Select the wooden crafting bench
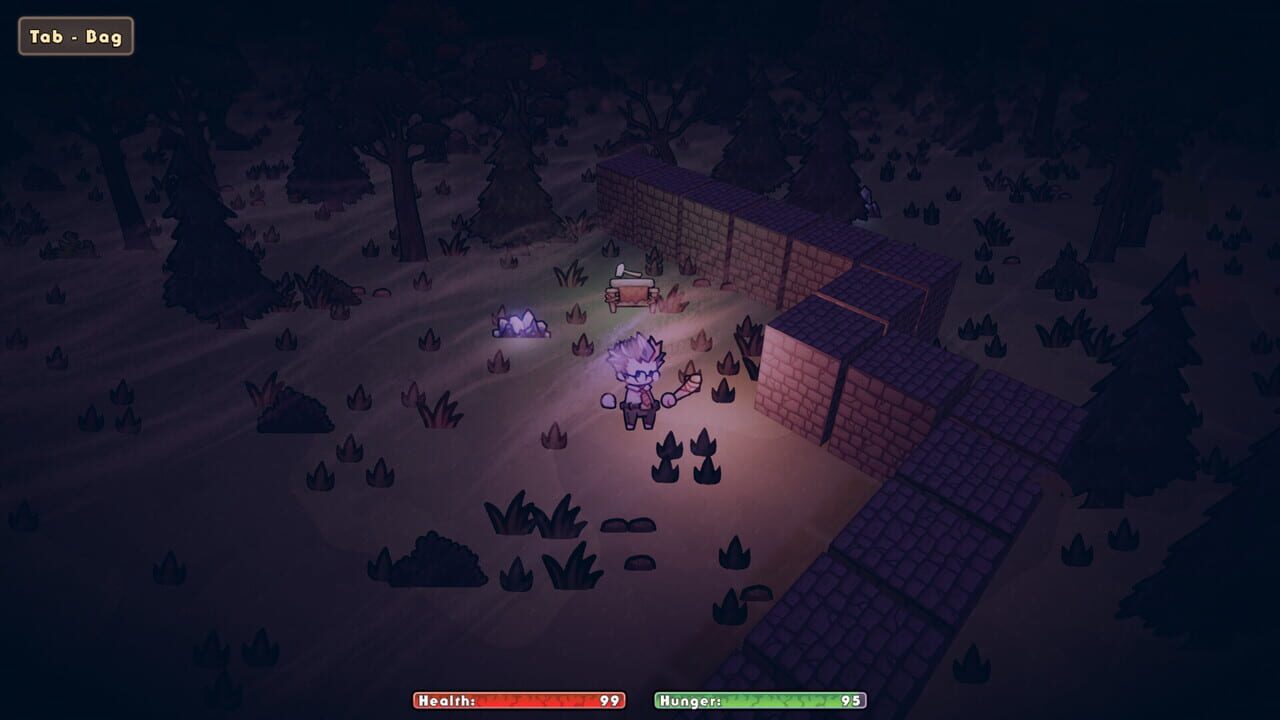This screenshot has height=720, width=1280. 630,293
